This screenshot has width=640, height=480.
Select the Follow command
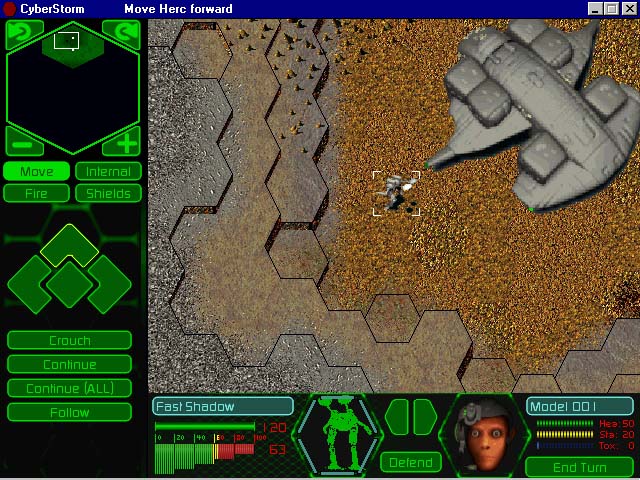click(69, 411)
